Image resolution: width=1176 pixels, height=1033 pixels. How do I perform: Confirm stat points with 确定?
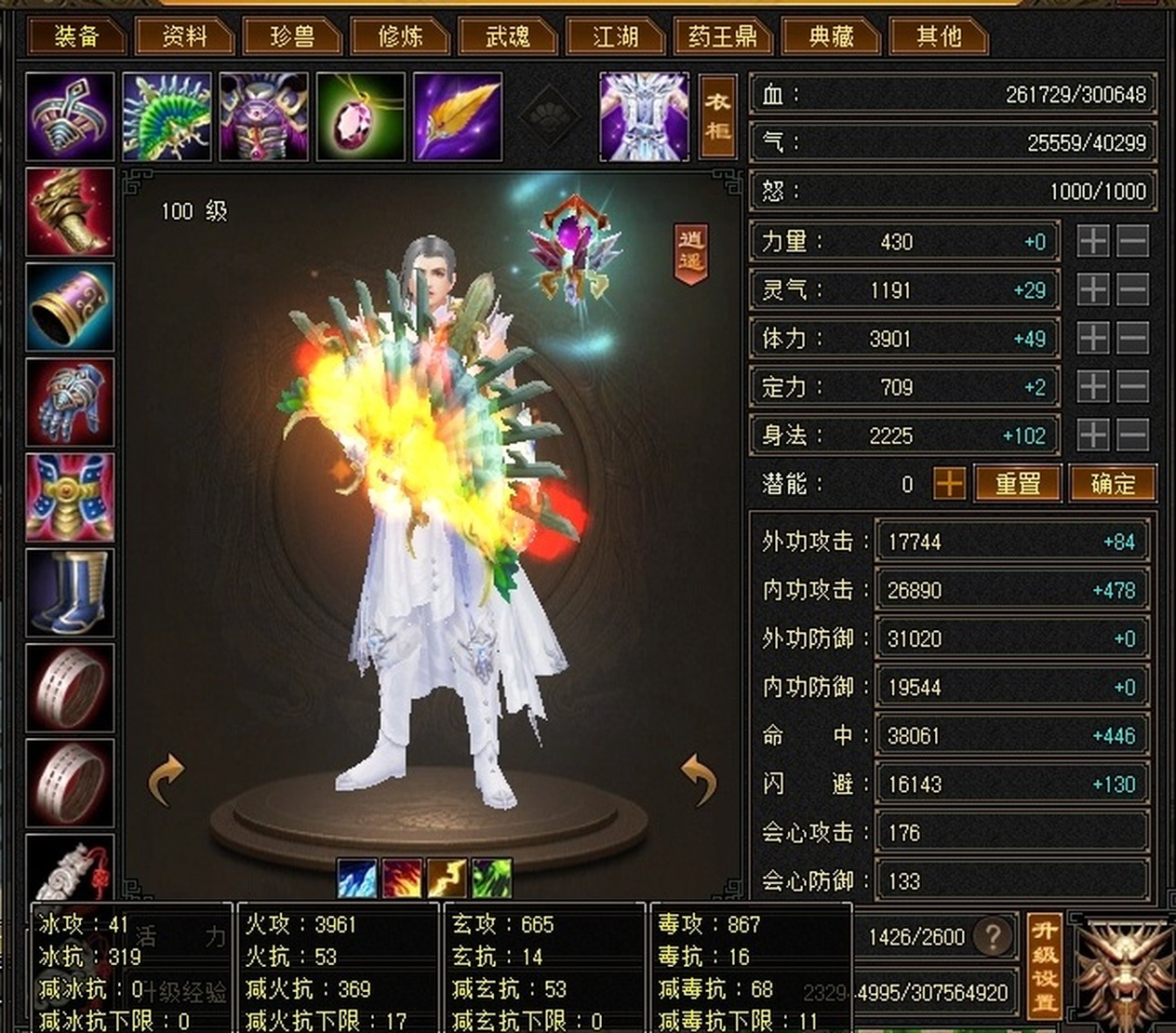point(1113,484)
